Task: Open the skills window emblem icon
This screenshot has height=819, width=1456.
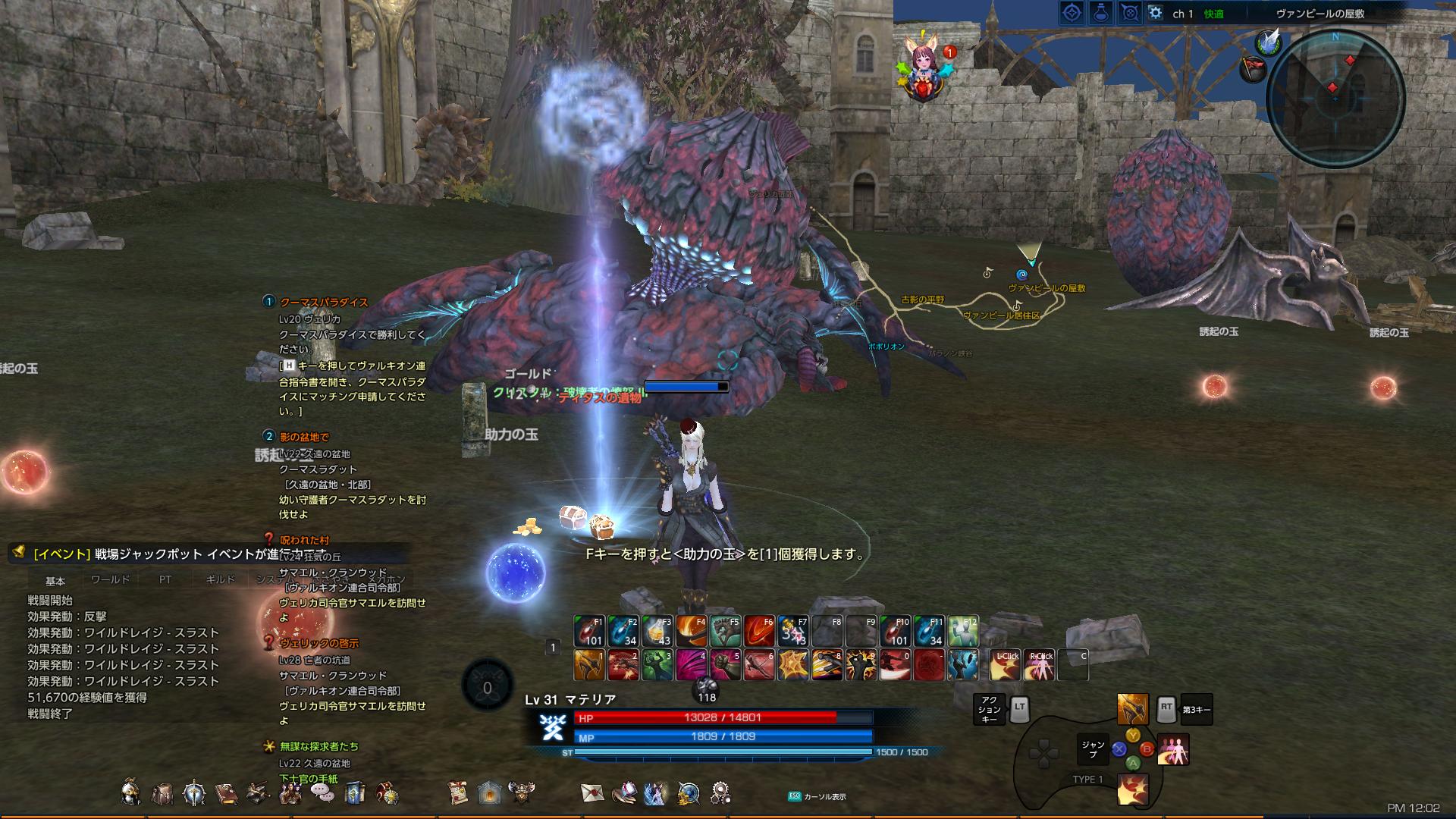Action: click(194, 793)
